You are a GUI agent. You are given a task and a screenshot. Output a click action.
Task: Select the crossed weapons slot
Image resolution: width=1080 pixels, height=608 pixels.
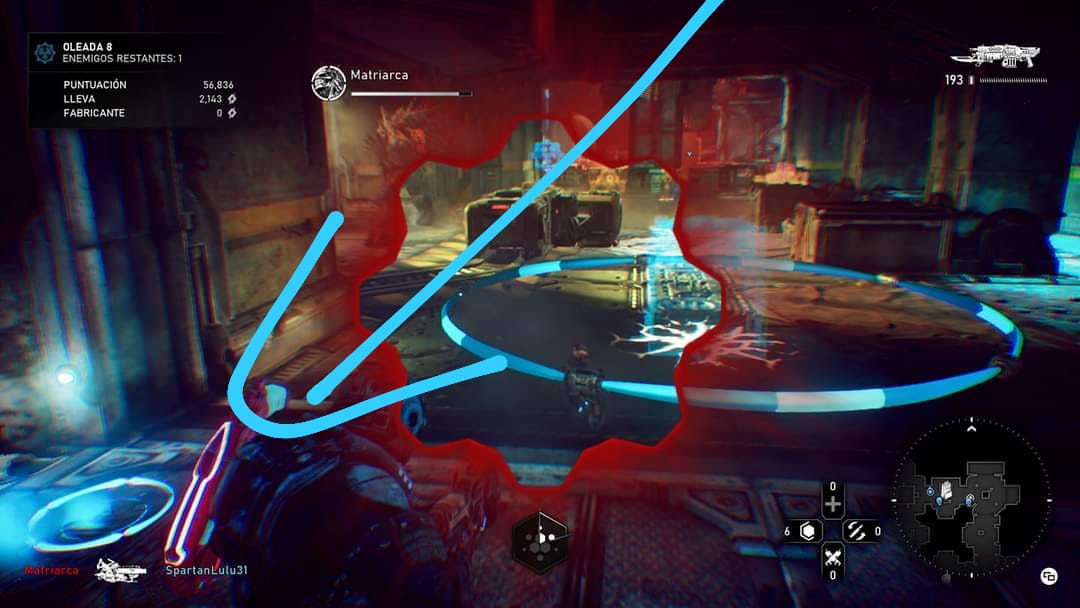[832, 556]
